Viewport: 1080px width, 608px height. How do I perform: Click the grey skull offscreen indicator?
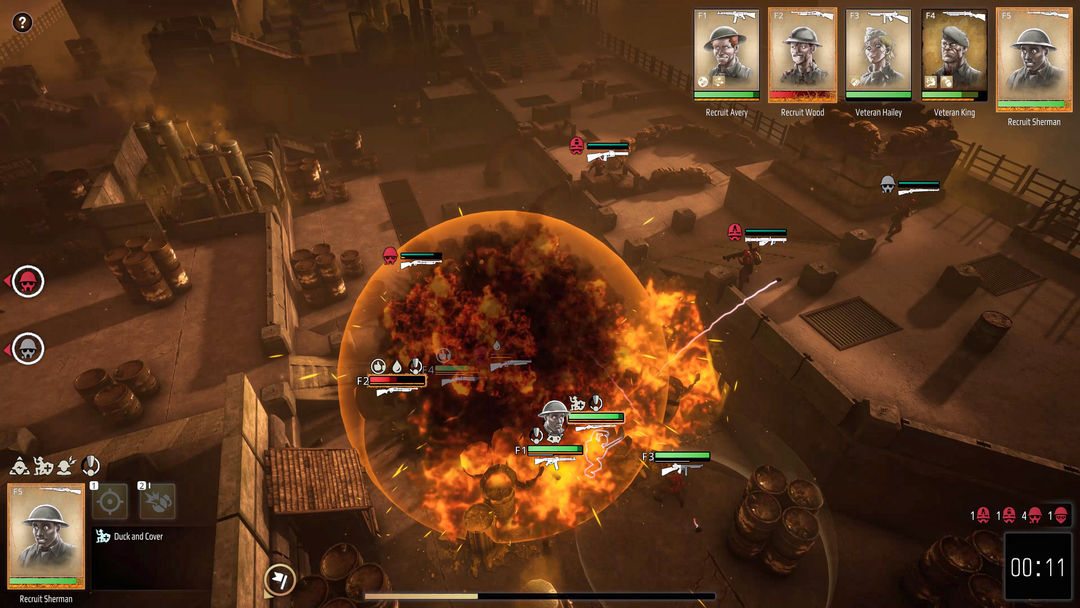point(29,348)
